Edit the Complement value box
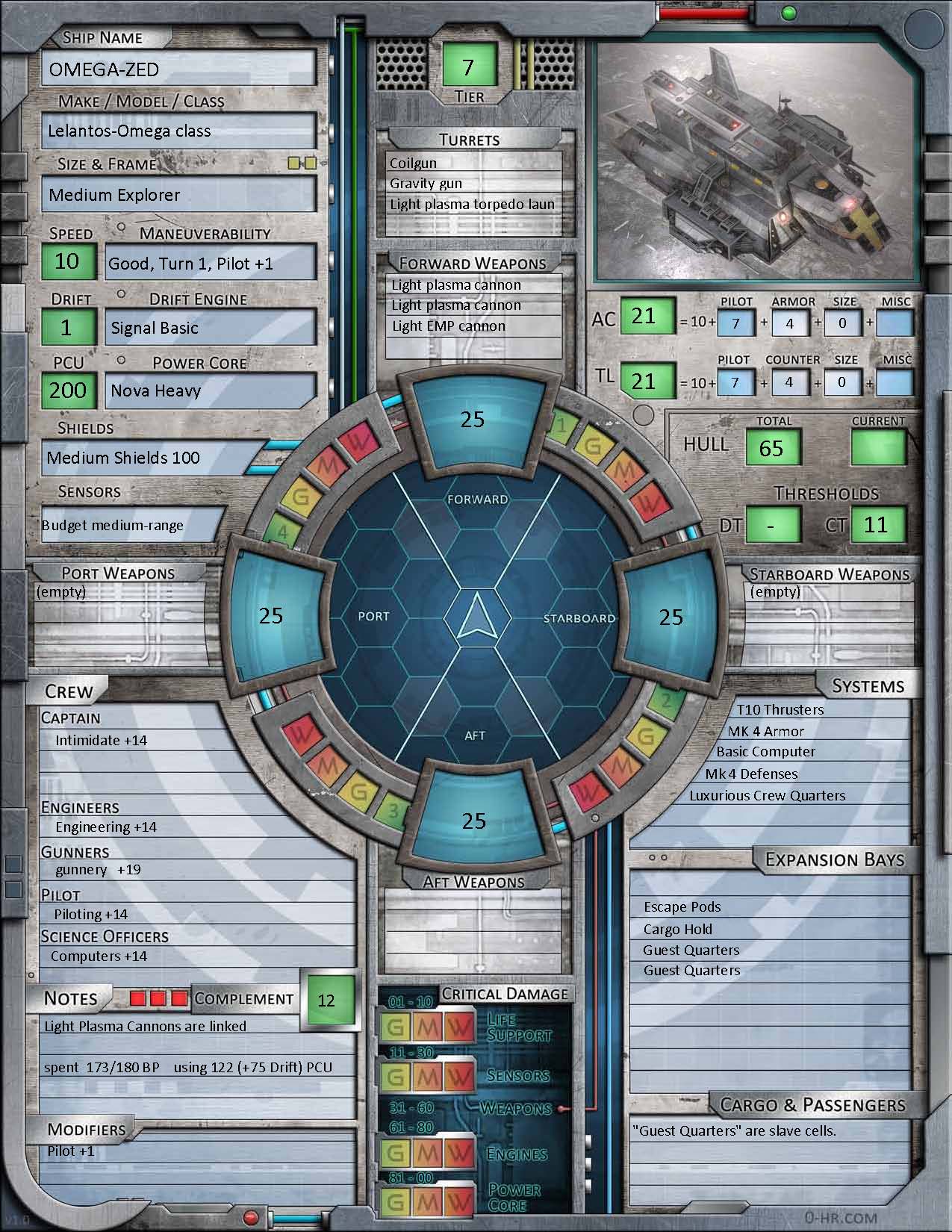Image resolution: width=952 pixels, height=1232 pixels. pyautogui.click(x=326, y=1000)
